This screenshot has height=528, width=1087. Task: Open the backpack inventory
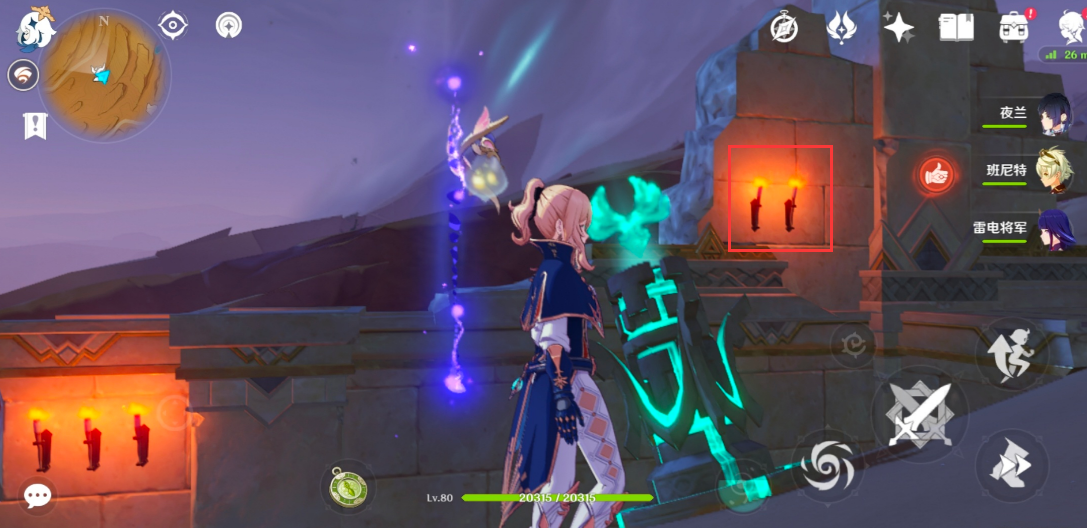(x=1014, y=28)
